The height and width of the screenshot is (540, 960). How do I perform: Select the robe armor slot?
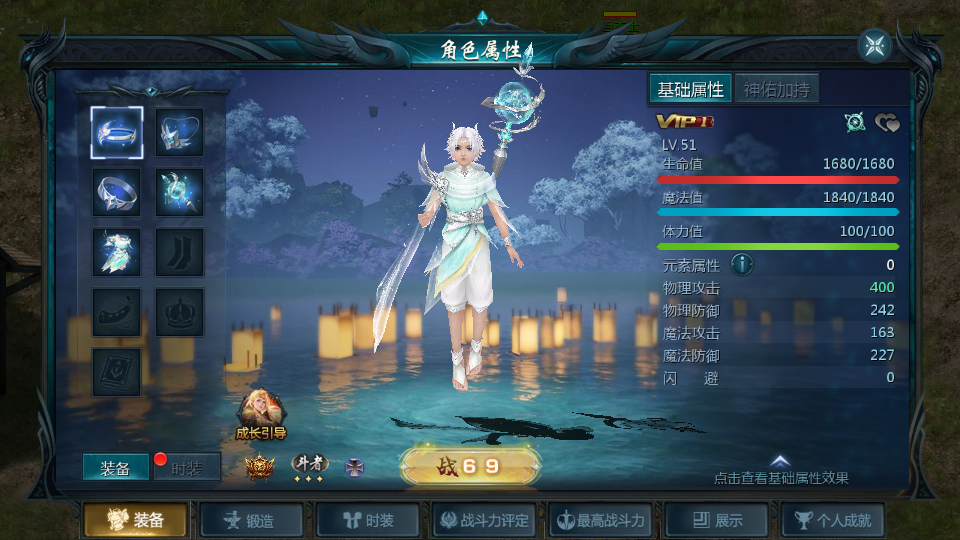tap(117, 252)
